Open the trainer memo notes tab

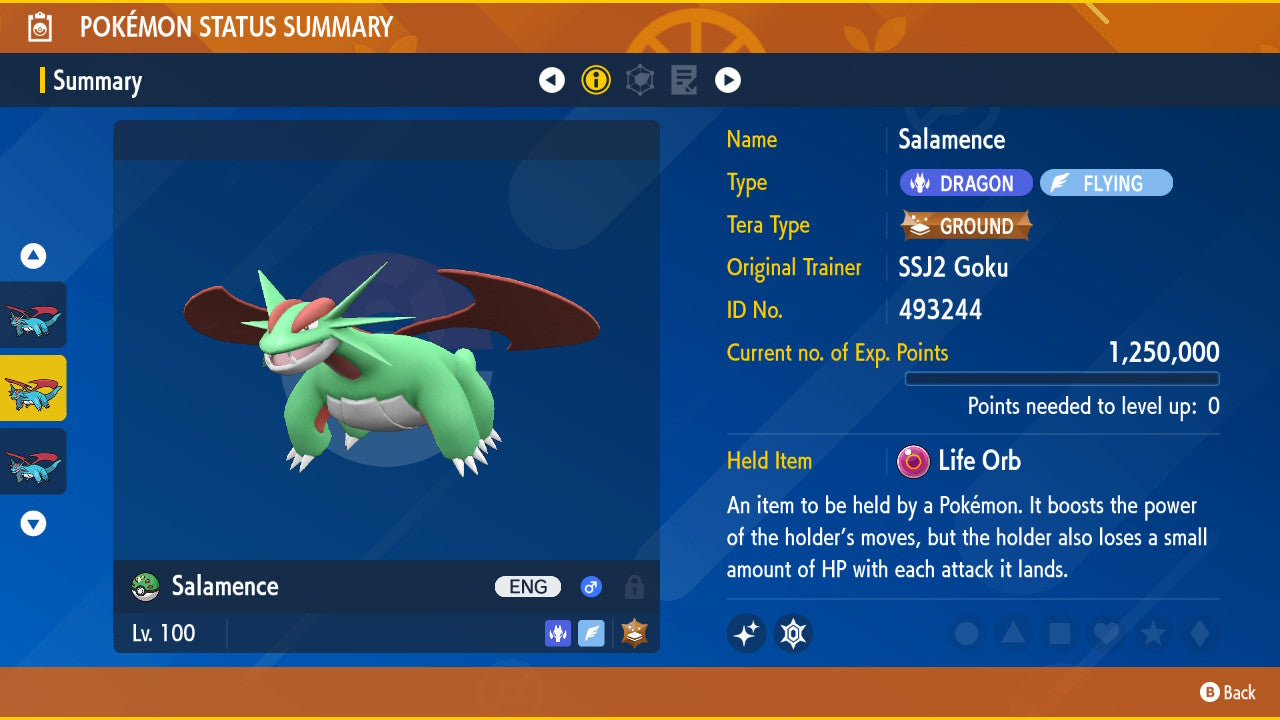click(x=684, y=80)
